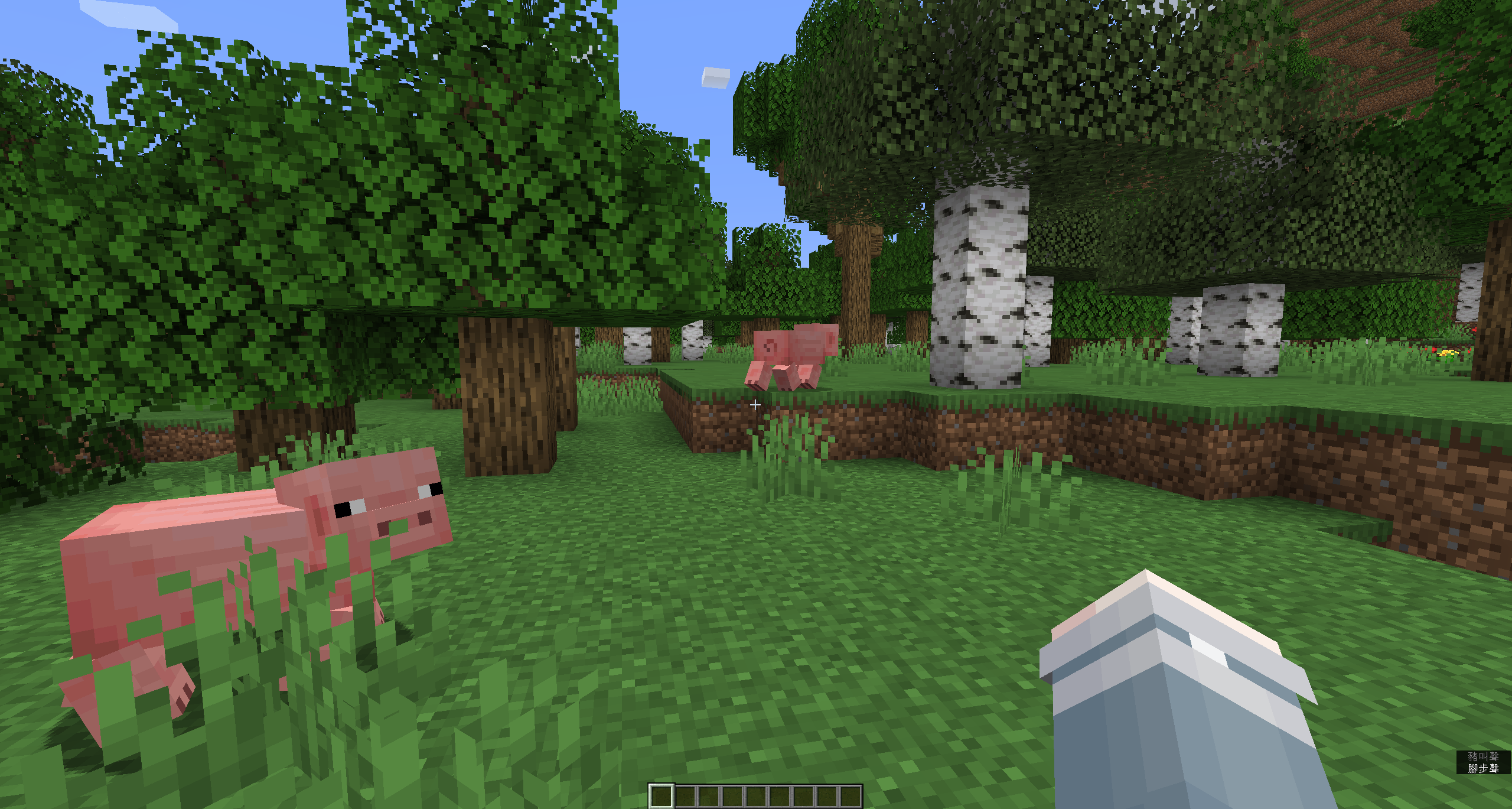Image resolution: width=1512 pixels, height=809 pixels.
Task: Click the 腳步聲 footsteps subtitle caption
Action: point(1483,769)
